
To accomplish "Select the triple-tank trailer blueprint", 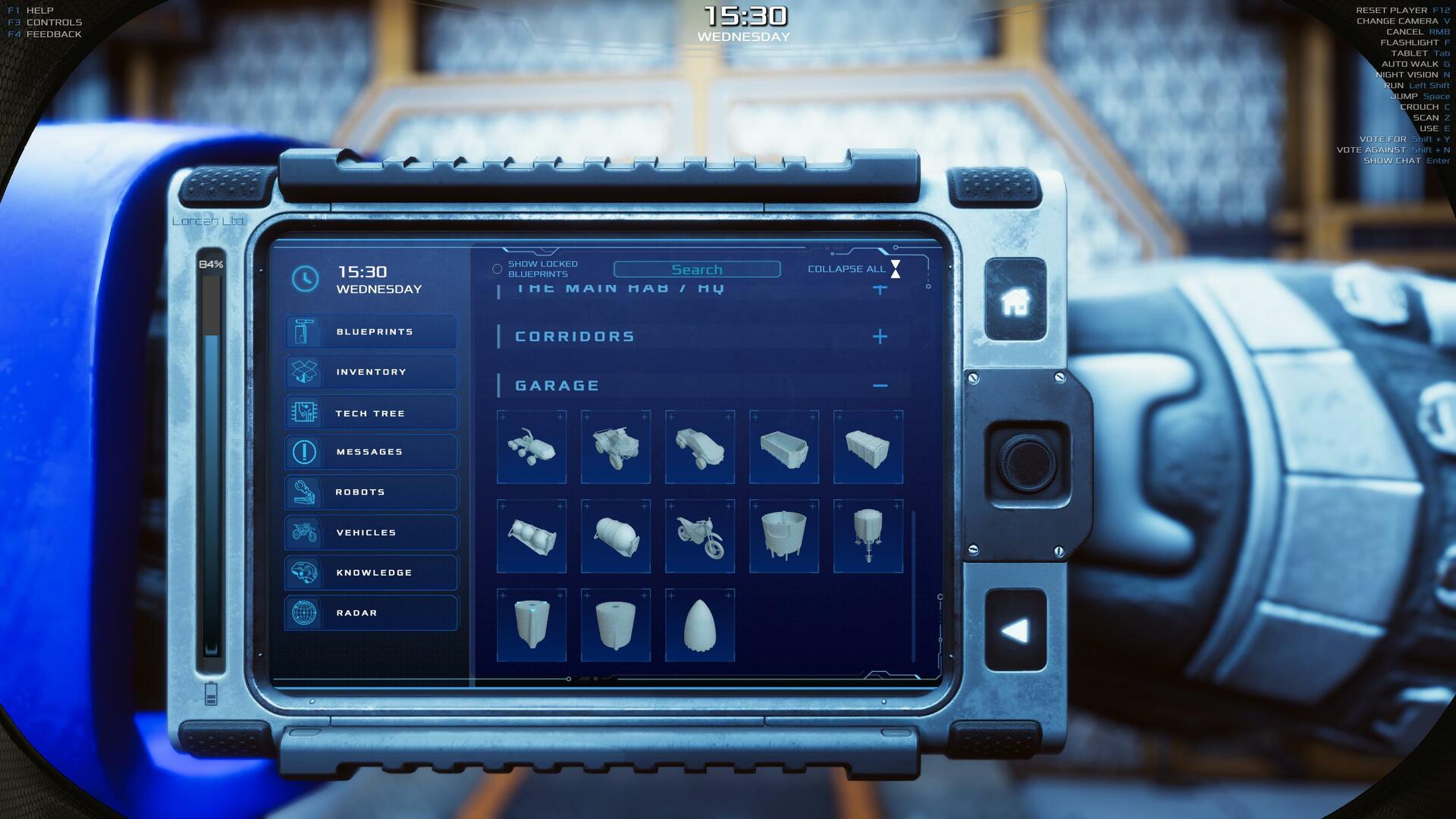I will pyautogui.click(x=532, y=536).
